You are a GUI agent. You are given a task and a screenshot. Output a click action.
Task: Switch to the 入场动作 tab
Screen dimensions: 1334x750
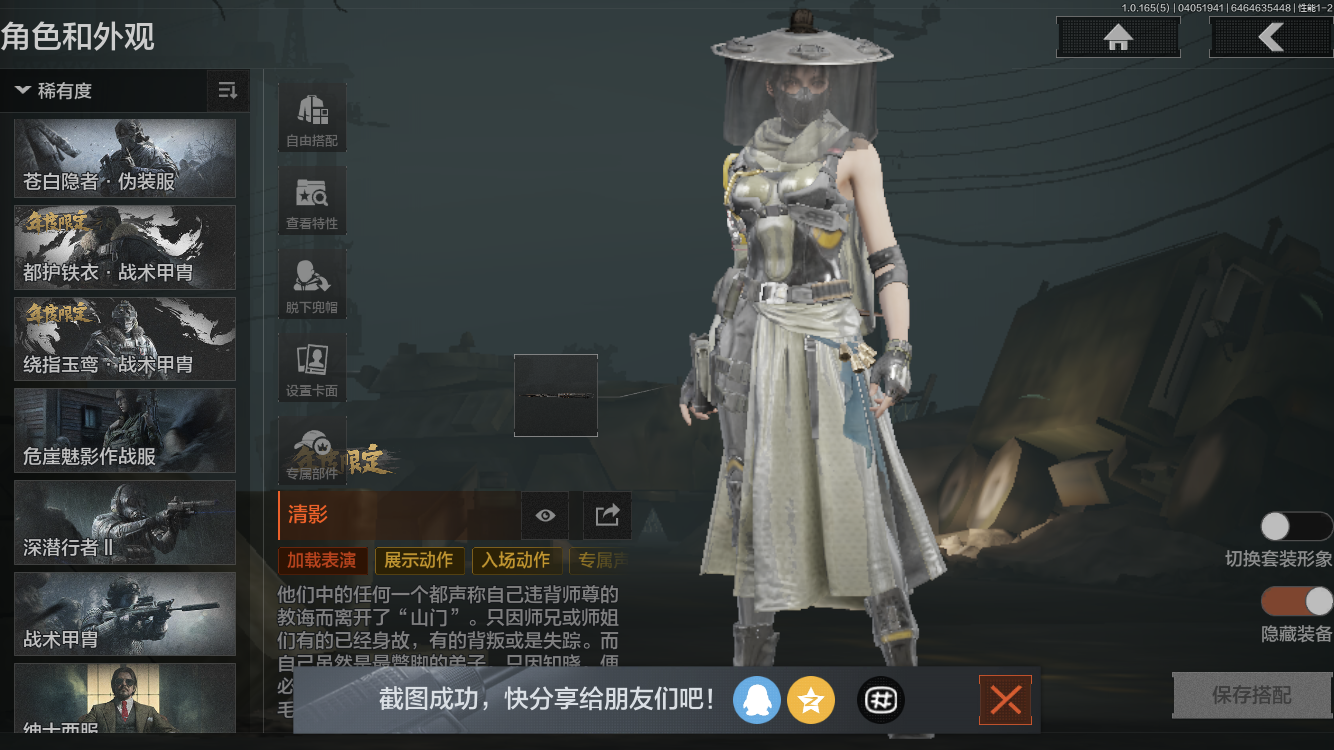(516, 561)
